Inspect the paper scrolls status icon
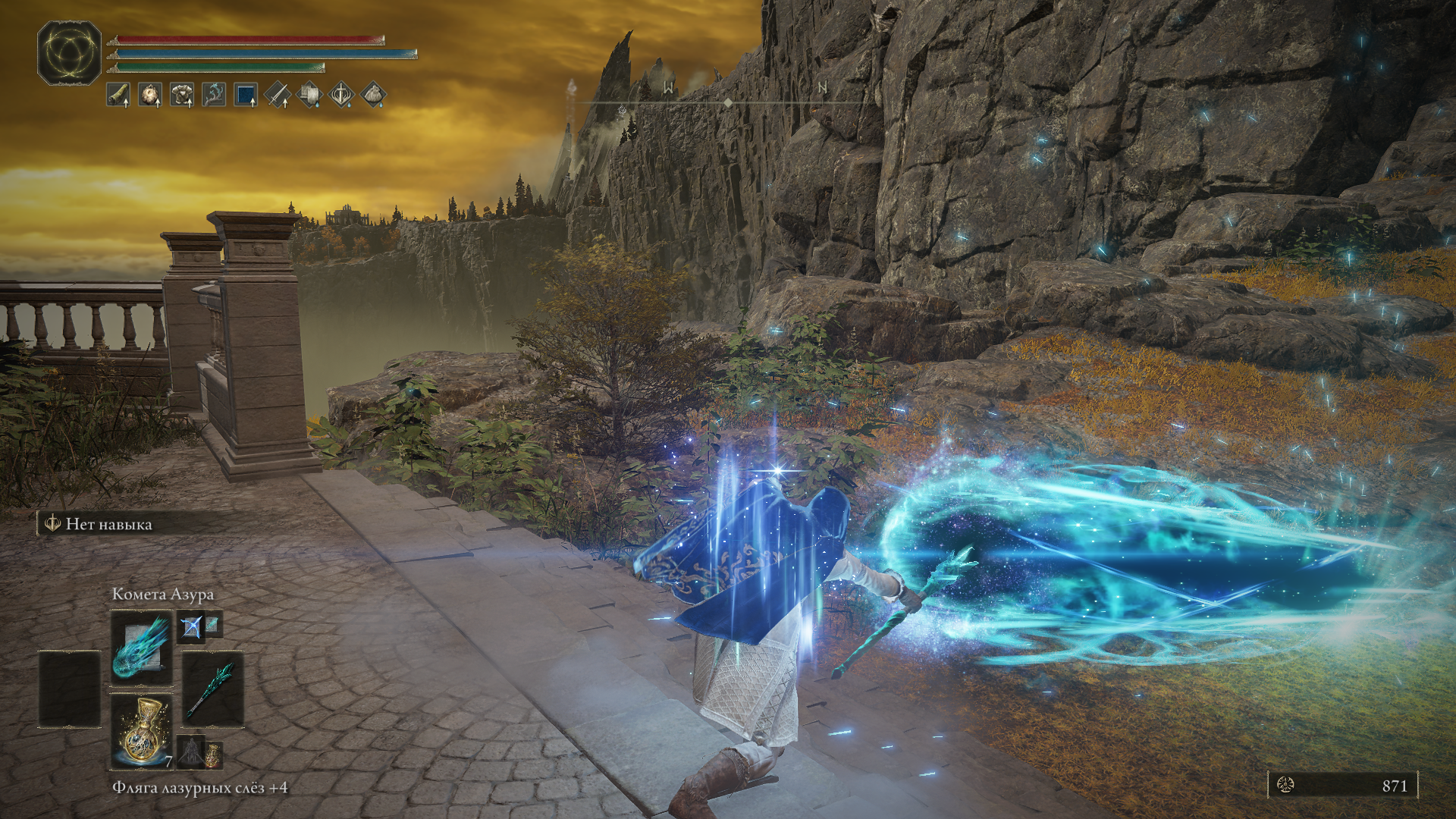The width and height of the screenshot is (1456, 819). 309,95
